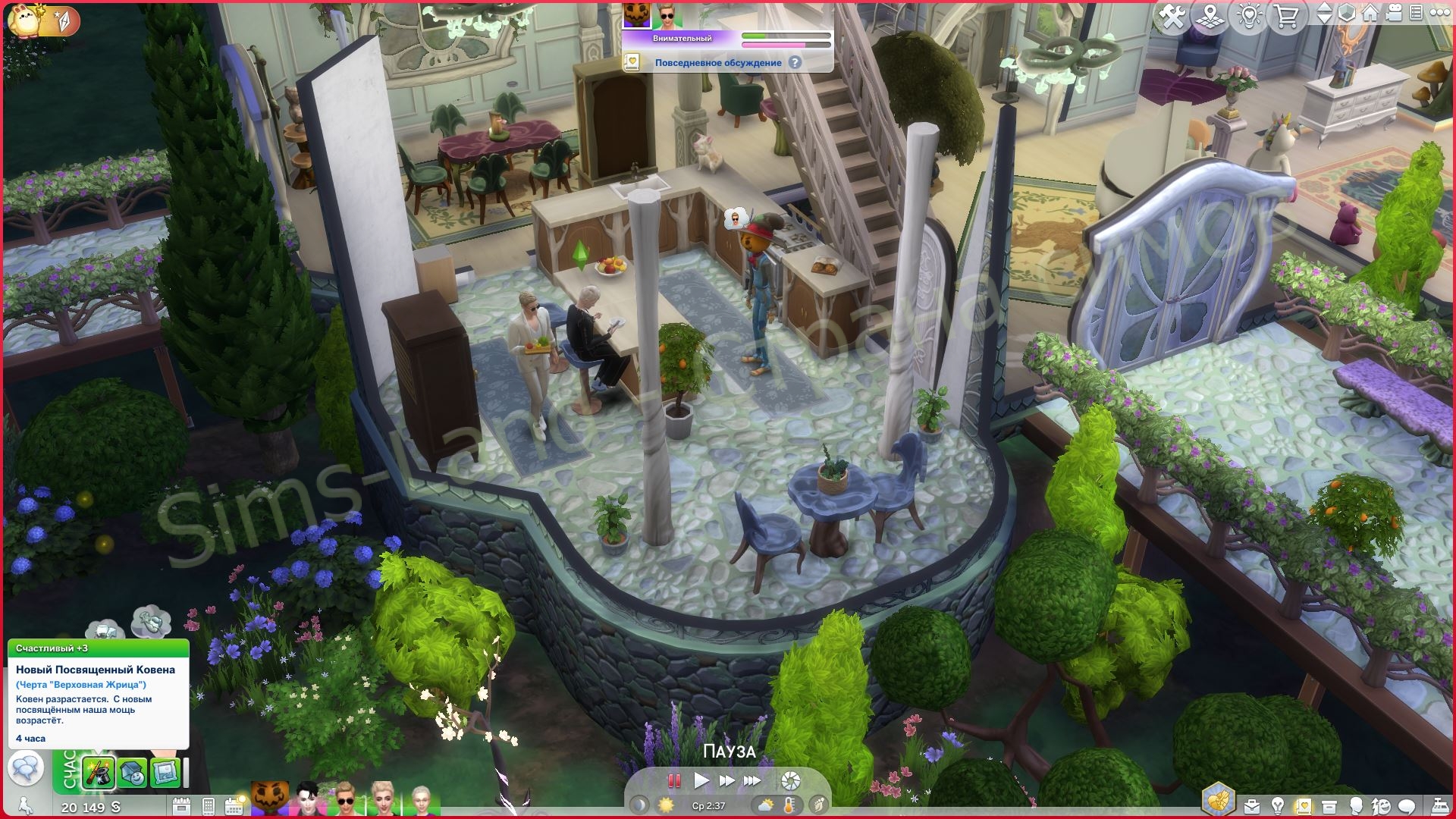Screen dimensions: 1456x819
Task: Click the magic wand top-hat moodlet
Action: point(99,773)
